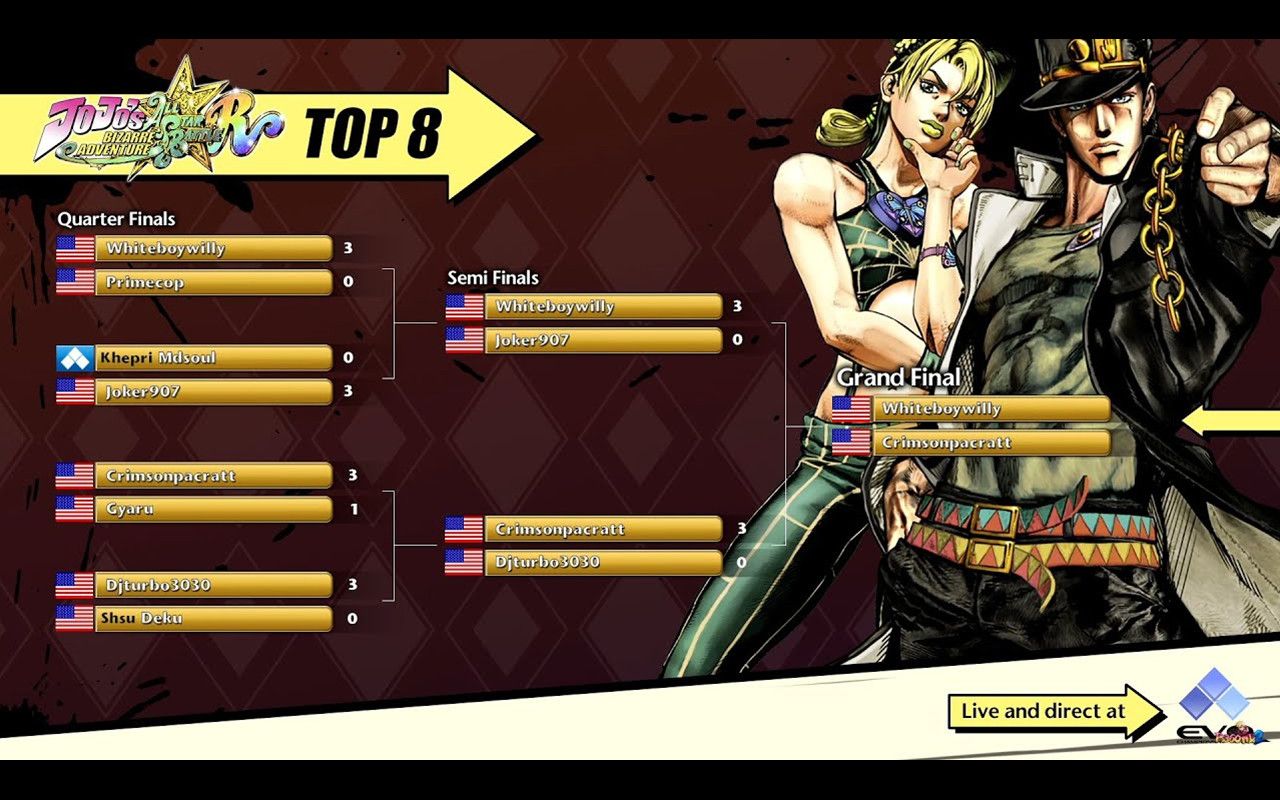
Task: Pick Joker907 in the Semi Finals
Action: click(x=602, y=340)
